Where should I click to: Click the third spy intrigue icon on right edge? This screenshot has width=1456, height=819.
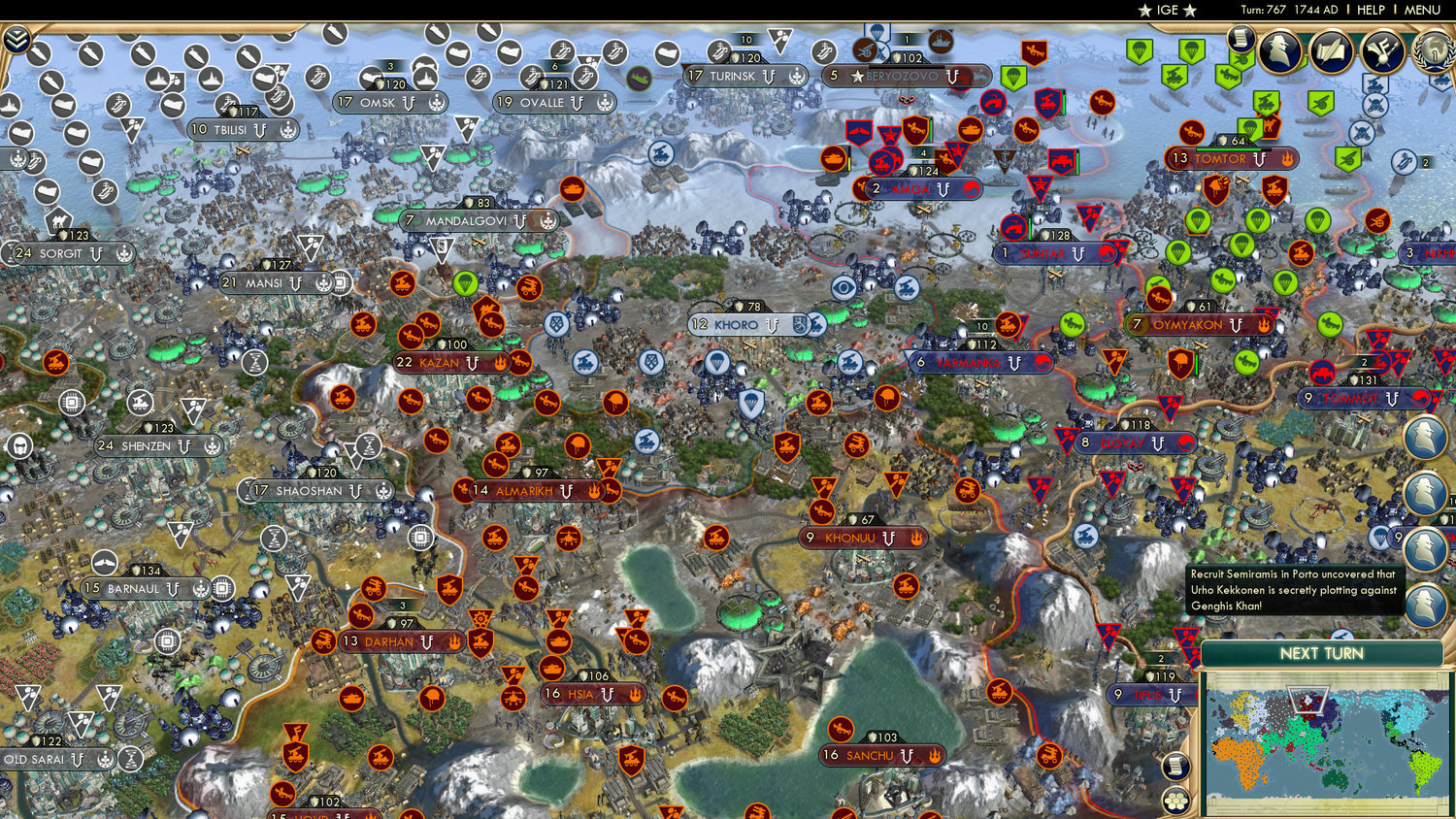(1423, 546)
